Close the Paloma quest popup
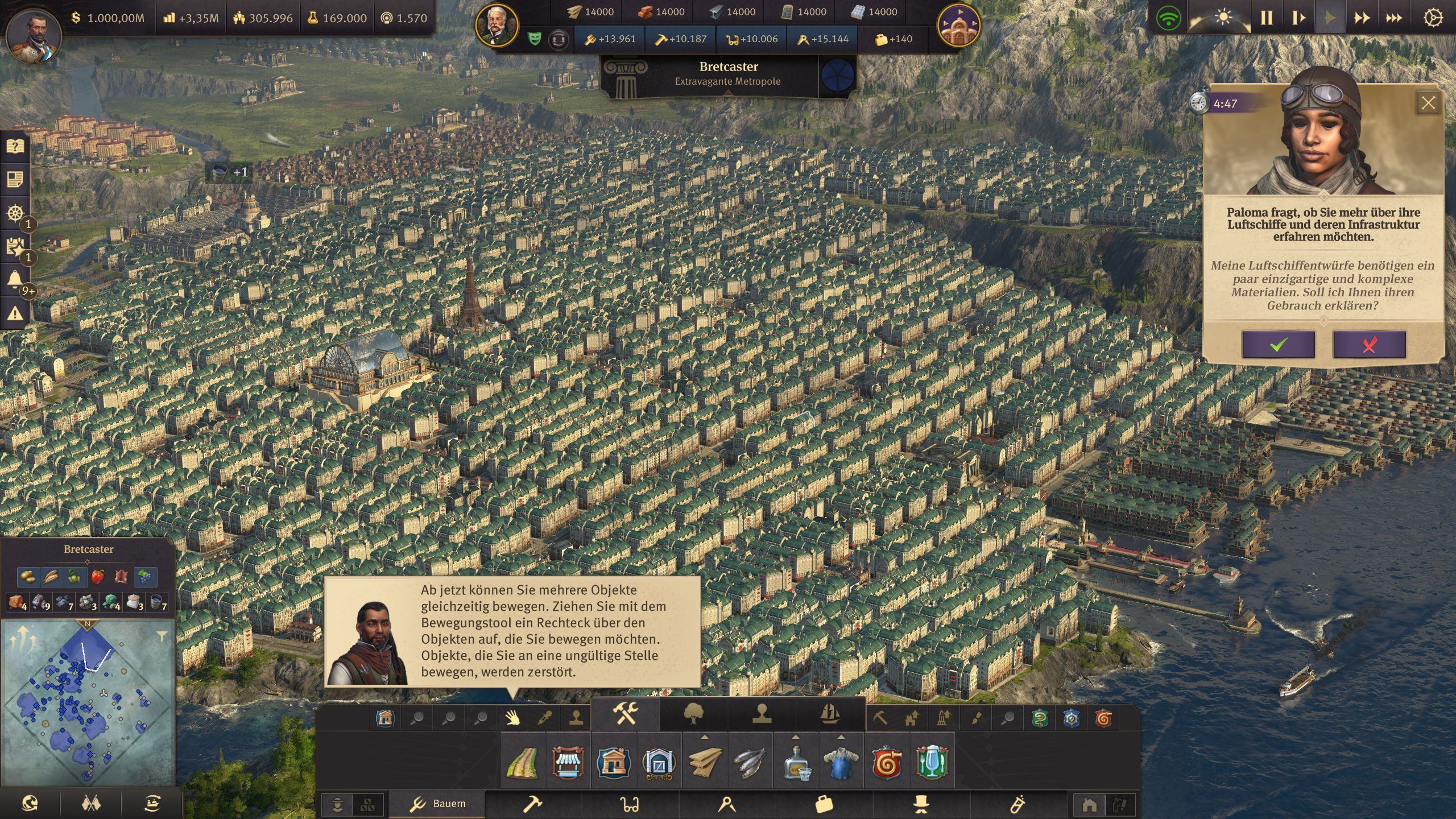 pos(1428,103)
